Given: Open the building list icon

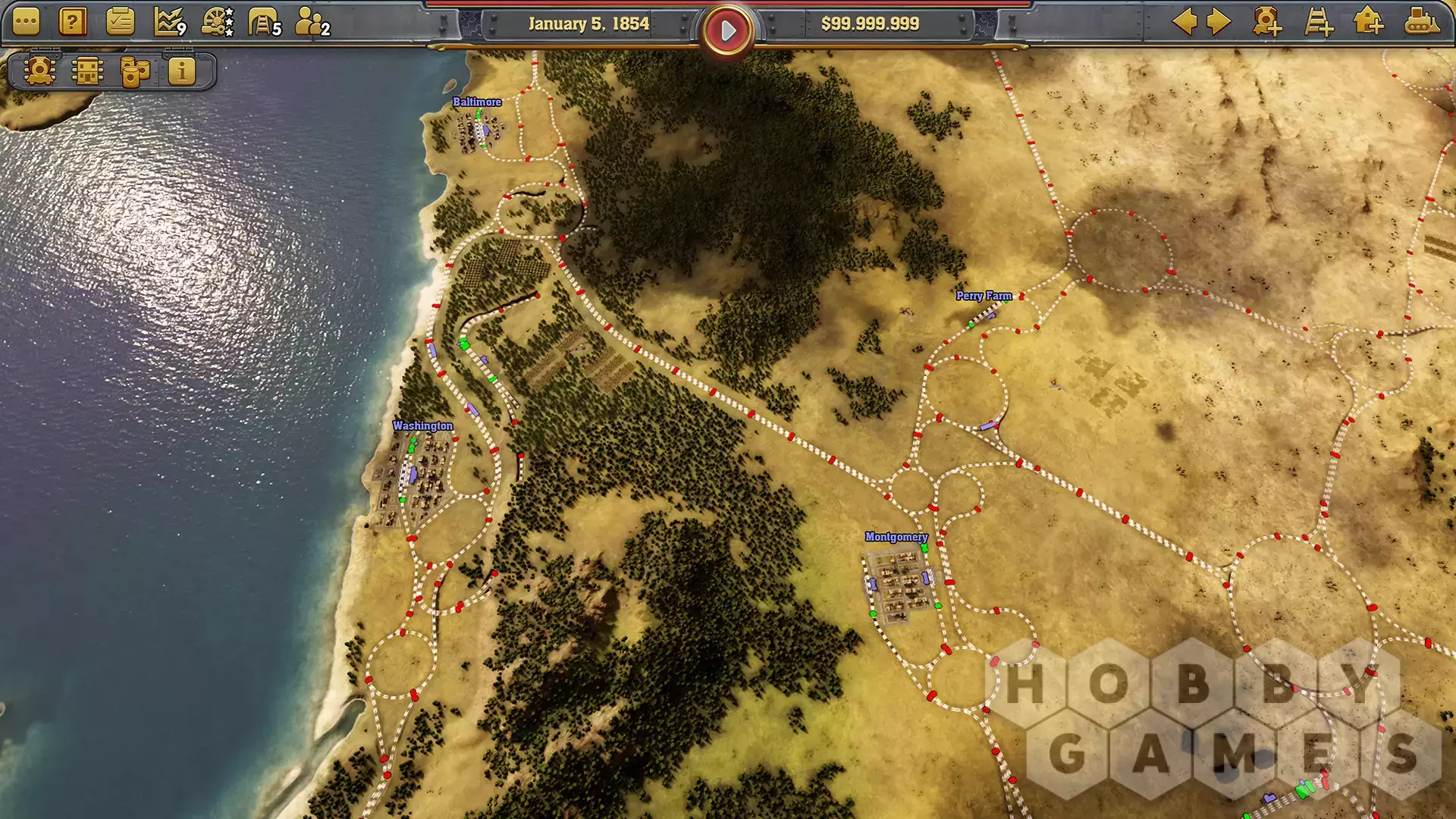Looking at the screenshot, I should point(87,71).
